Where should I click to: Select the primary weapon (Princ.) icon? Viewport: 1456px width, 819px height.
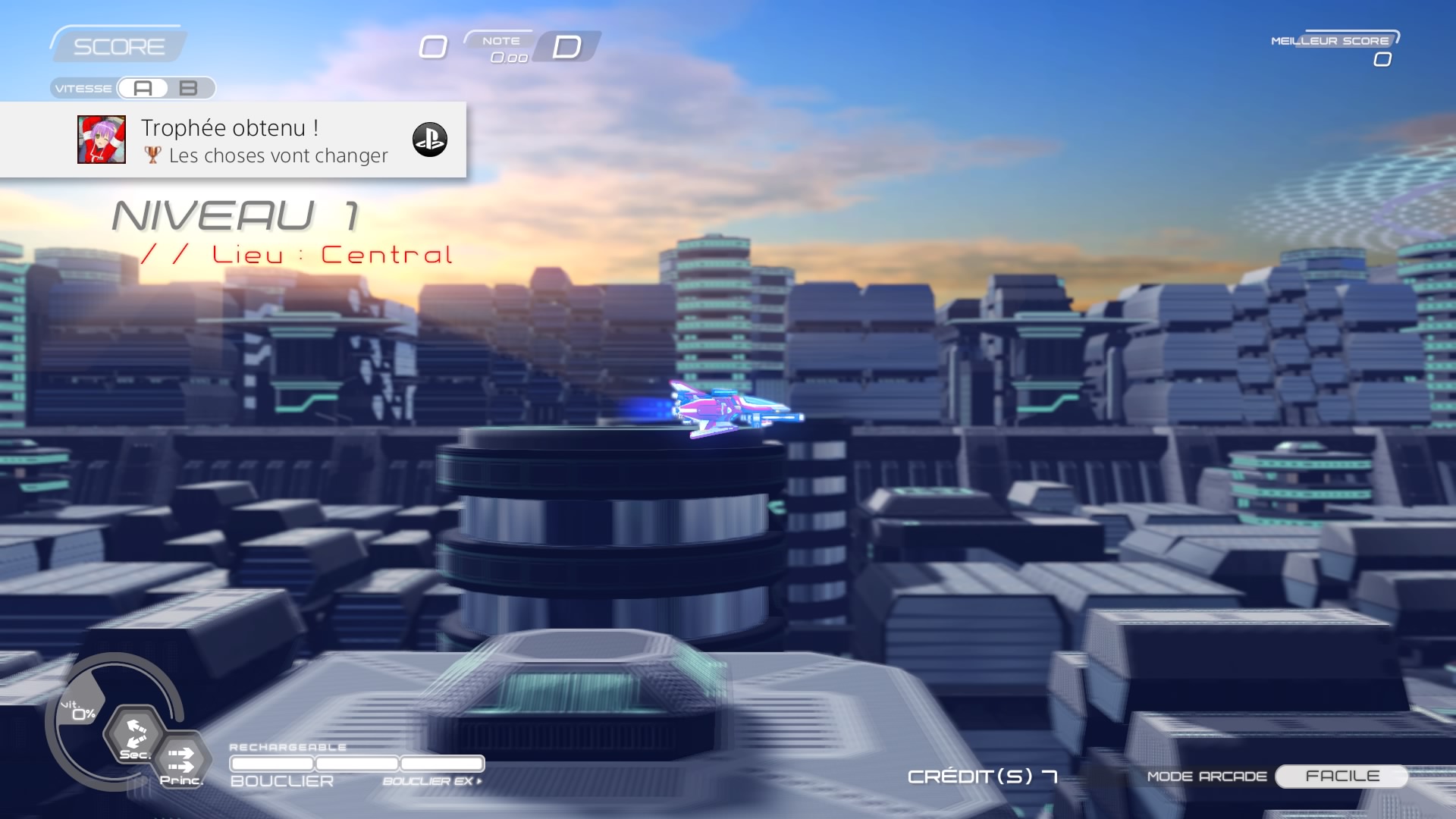[x=181, y=760]
